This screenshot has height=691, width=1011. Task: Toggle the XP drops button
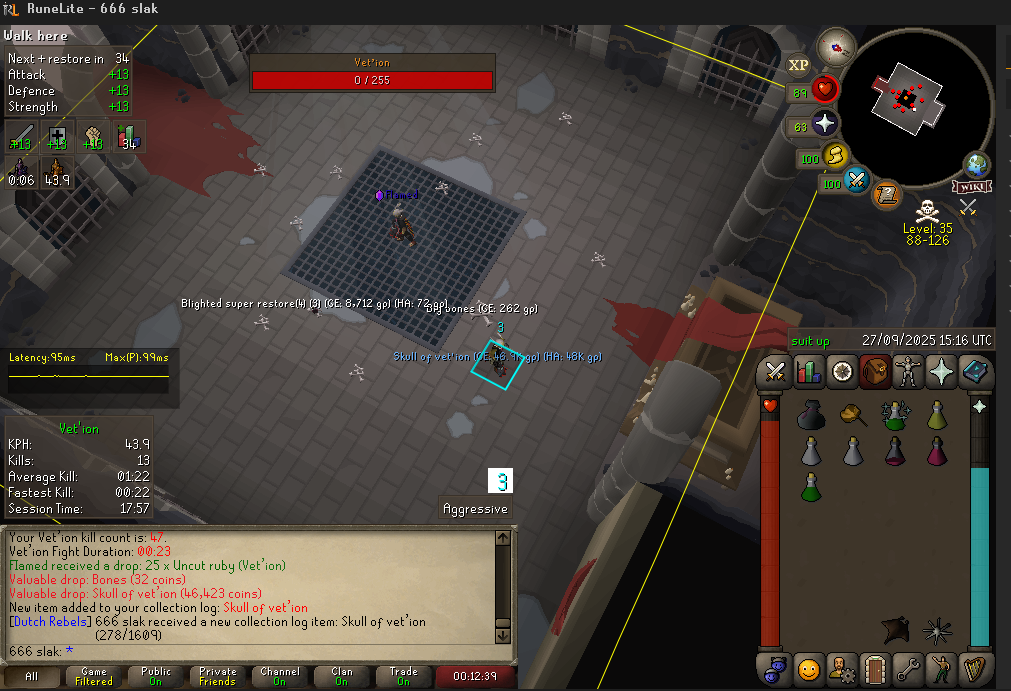pos(798,65)
